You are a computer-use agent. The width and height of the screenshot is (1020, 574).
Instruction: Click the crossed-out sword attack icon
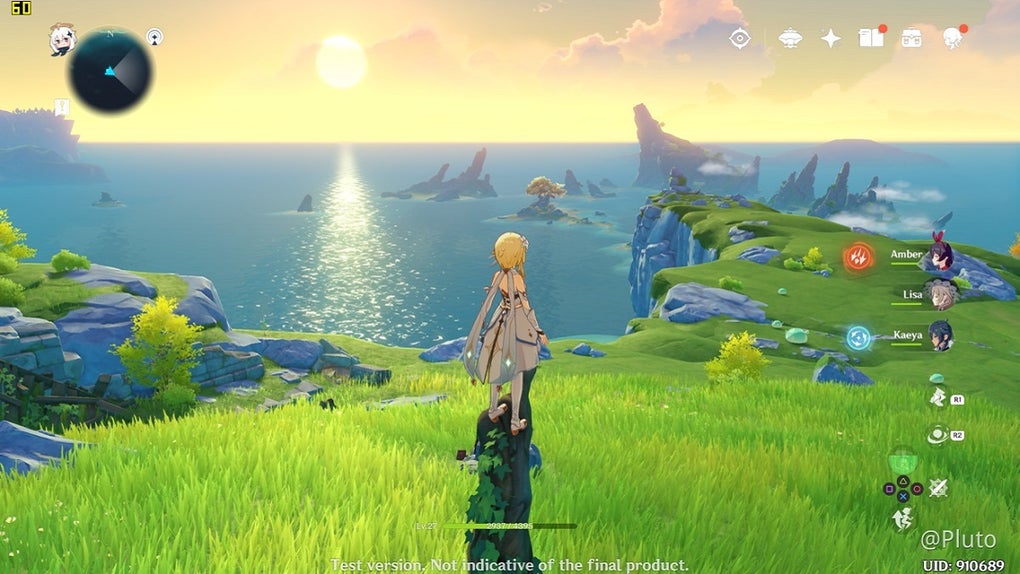[938, 488]
